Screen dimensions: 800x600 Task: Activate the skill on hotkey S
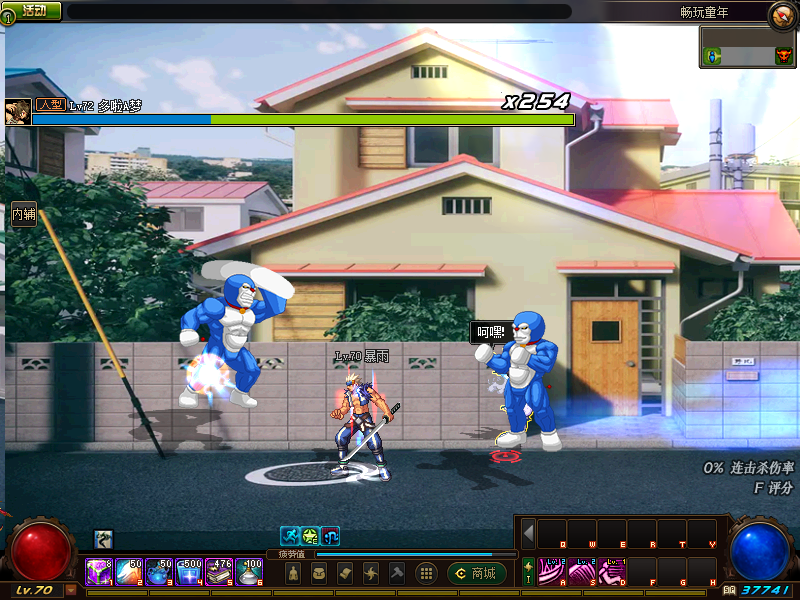pyautogui.click(x=582, y=571)
